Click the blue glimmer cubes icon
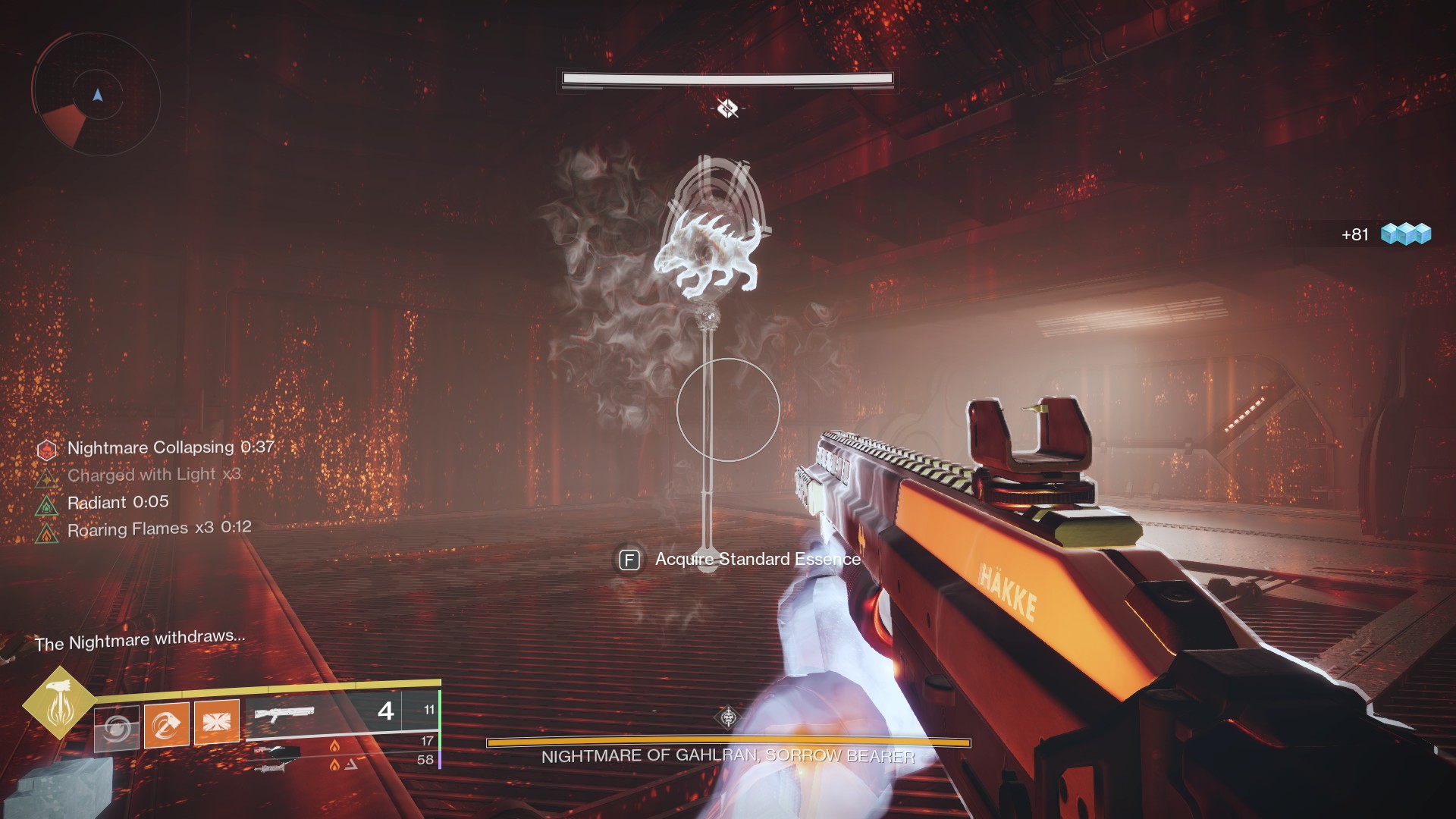The height and width of the screenshot is (819, 1456). pos(1405,234)
